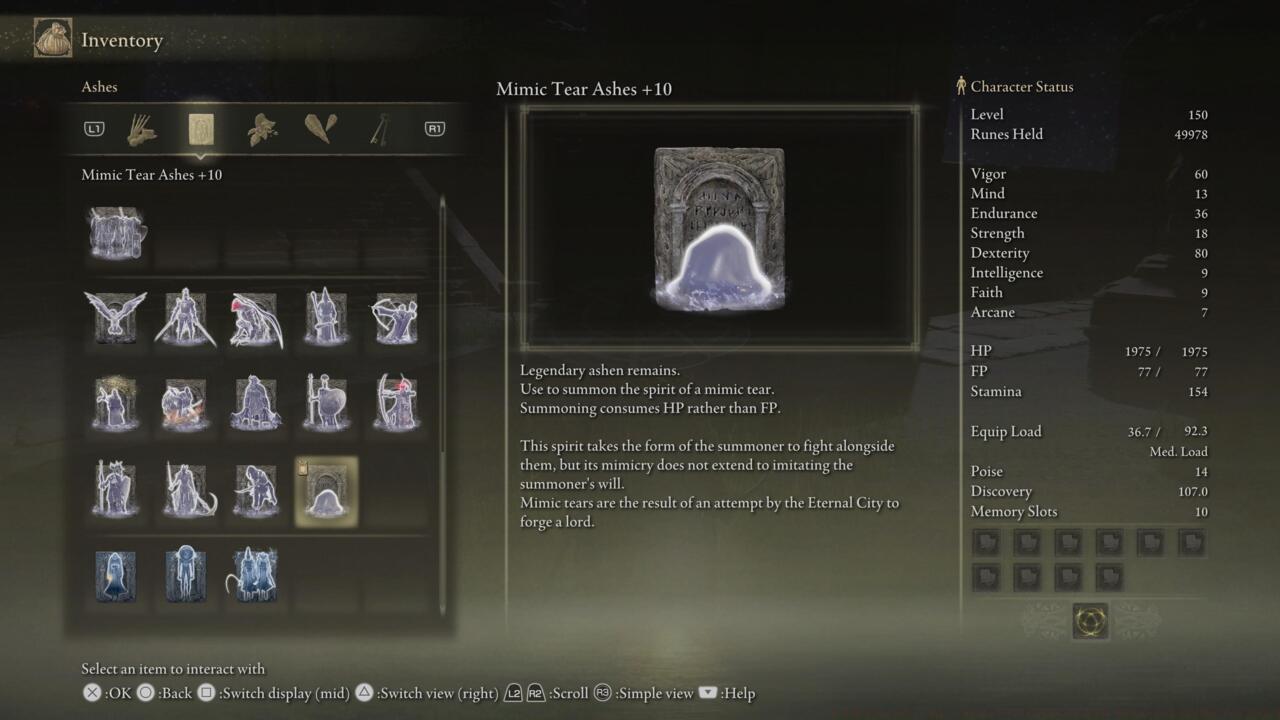This screenshot has width=1280, height=720.
Task: Switch to the key items tab
Action: coord(378,128)
